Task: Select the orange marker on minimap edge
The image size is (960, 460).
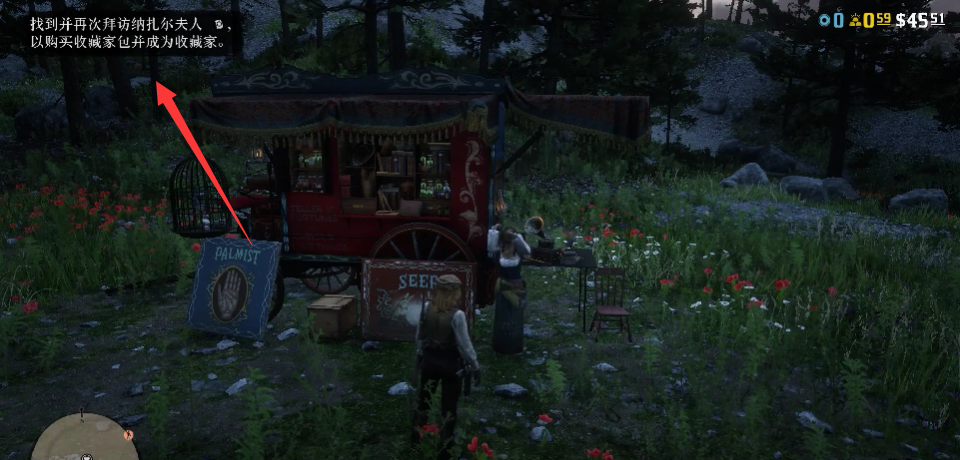Action: pyautogui.click(x=127, y=434)
